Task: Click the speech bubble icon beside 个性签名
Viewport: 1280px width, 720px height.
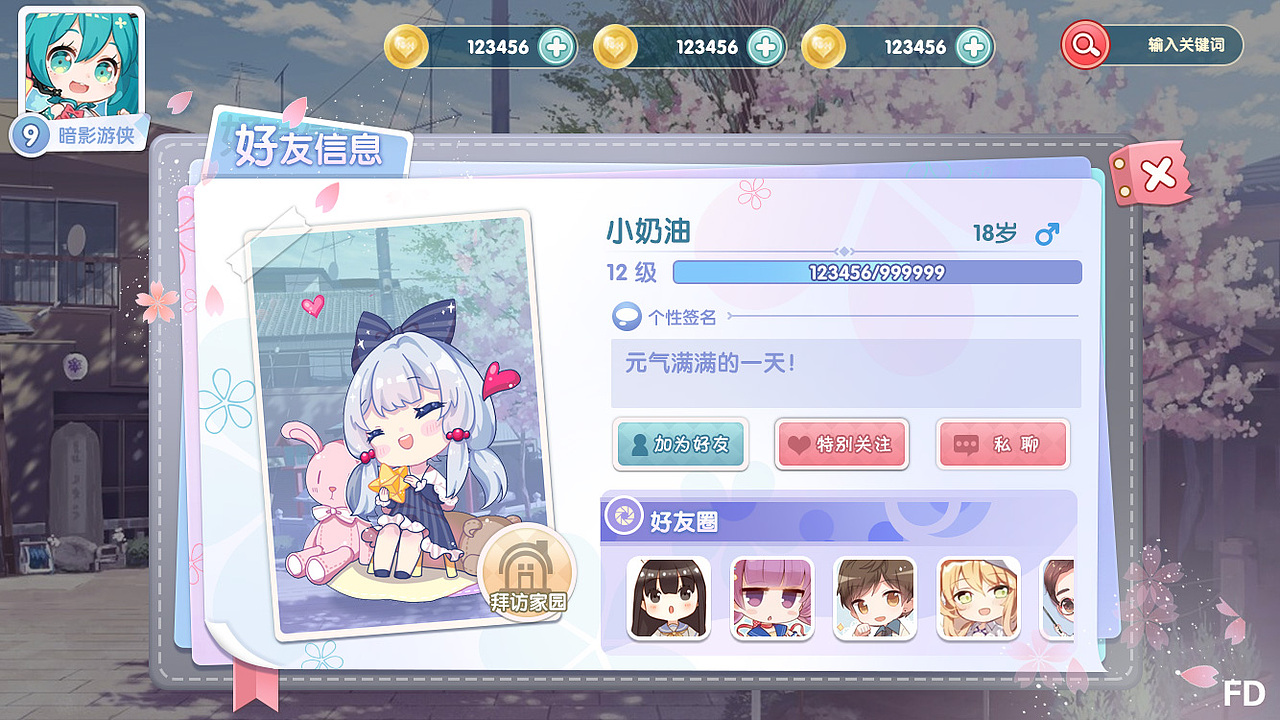Action: pos(627,315)
